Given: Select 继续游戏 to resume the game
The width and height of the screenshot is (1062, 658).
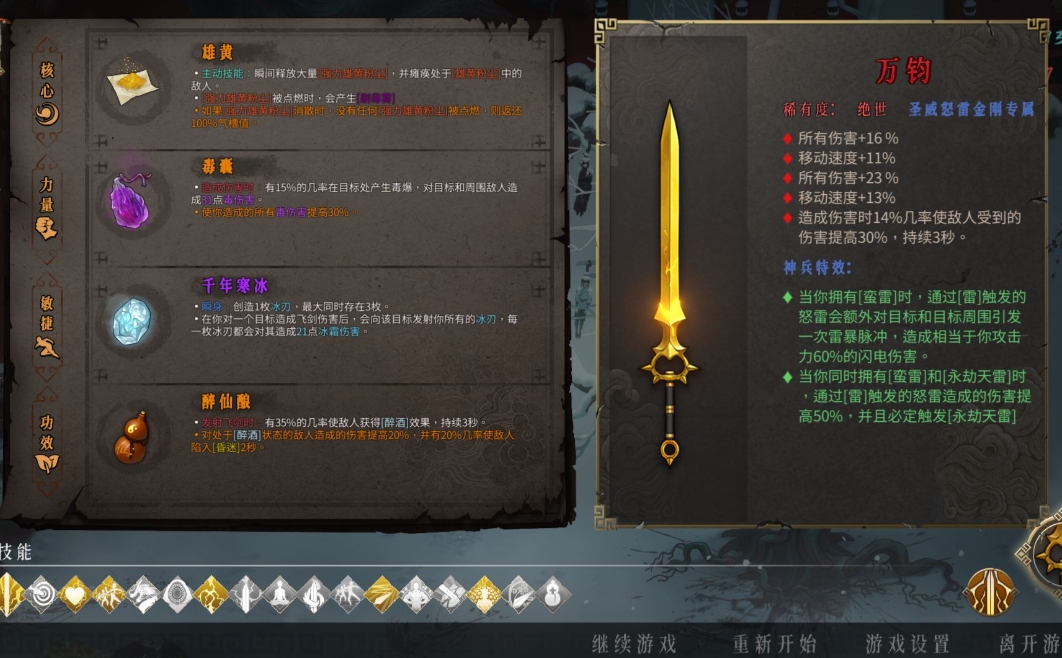Looking at the screenshot, I should click(x=634, y=643).
